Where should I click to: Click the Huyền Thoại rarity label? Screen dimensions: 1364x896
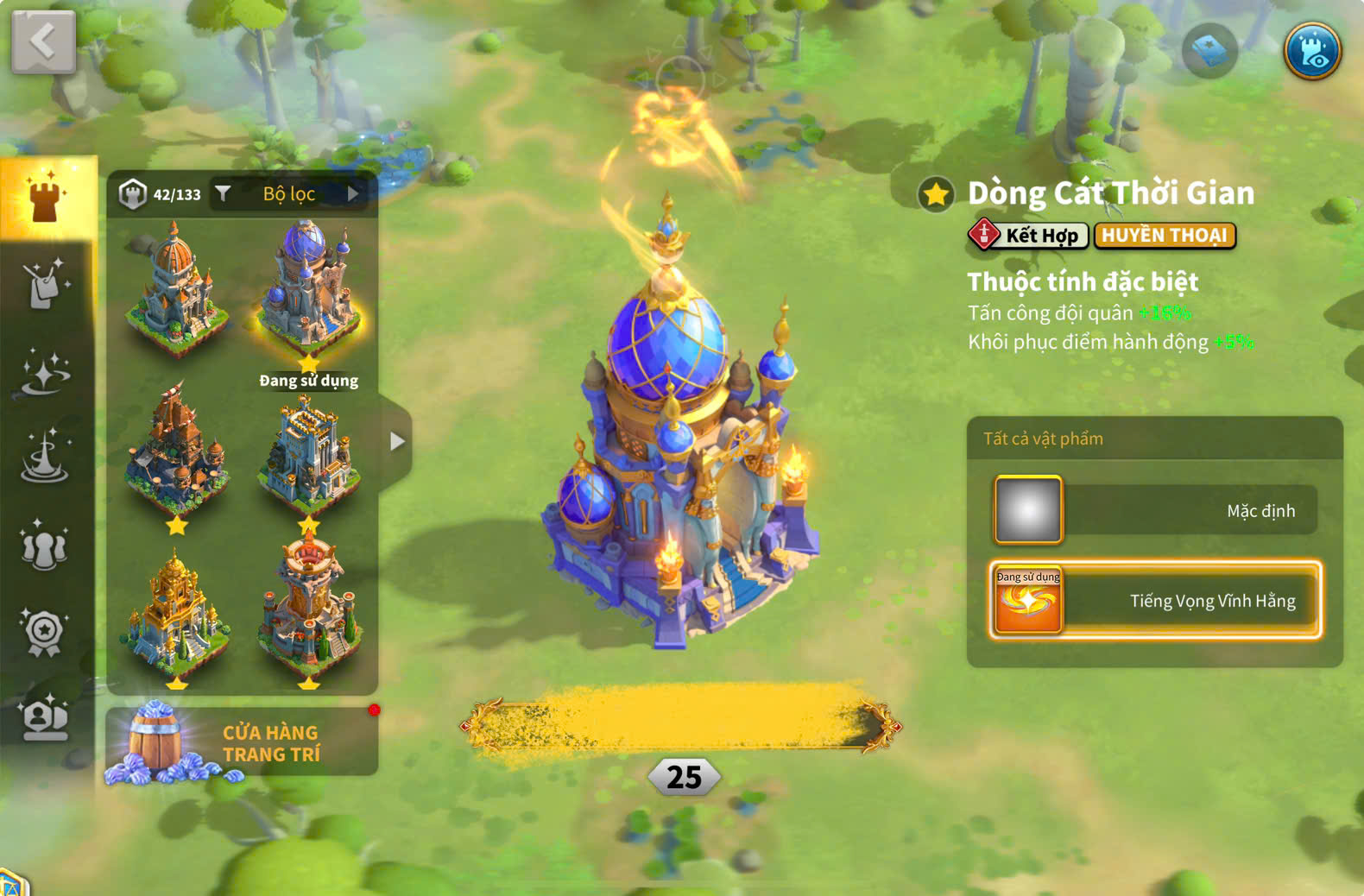[1165, 236]
